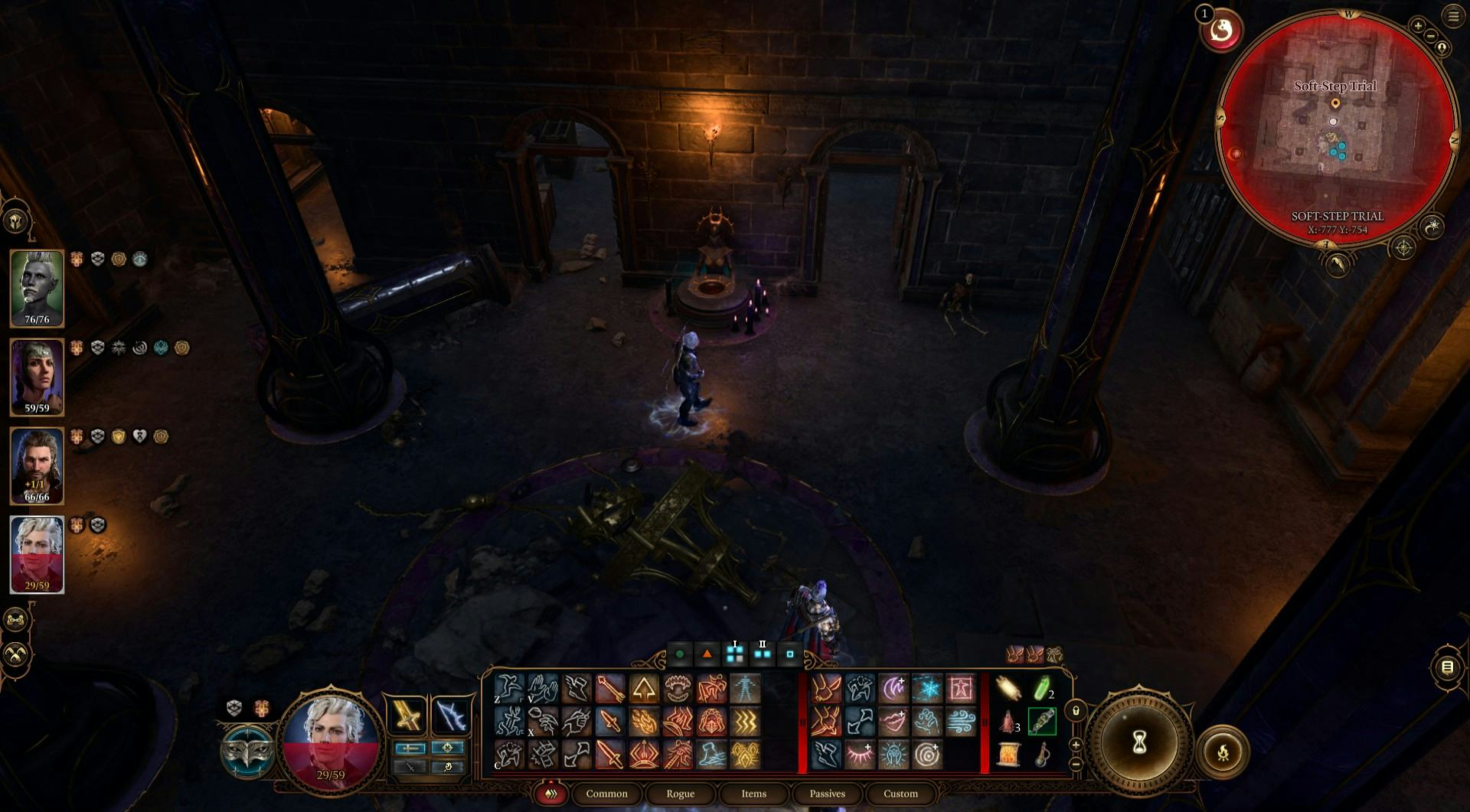The width and height of the screenshot is (1470, 812).
Task: Click the plus button to add a hotbar row
Action: point(1076,745)
